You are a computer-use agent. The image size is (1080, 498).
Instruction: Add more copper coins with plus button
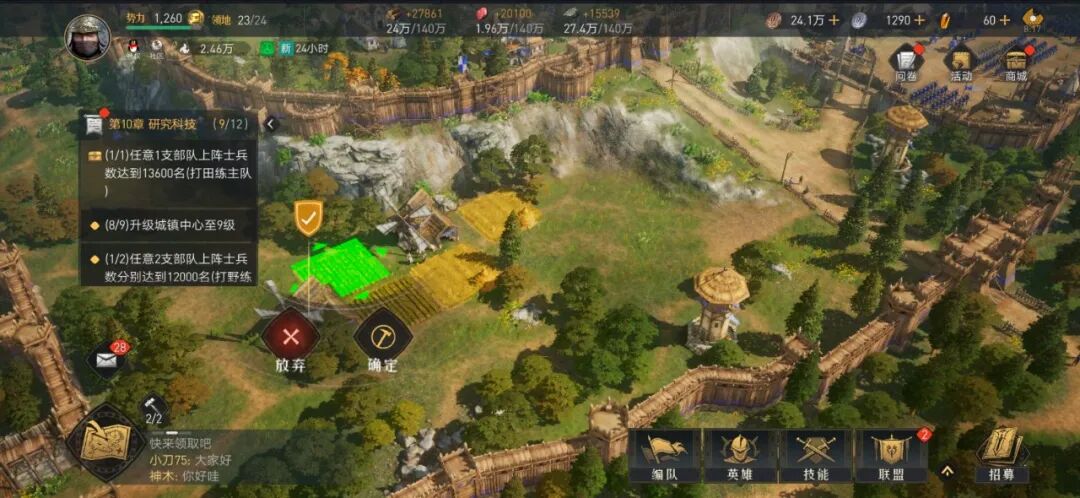click(833, 20)
